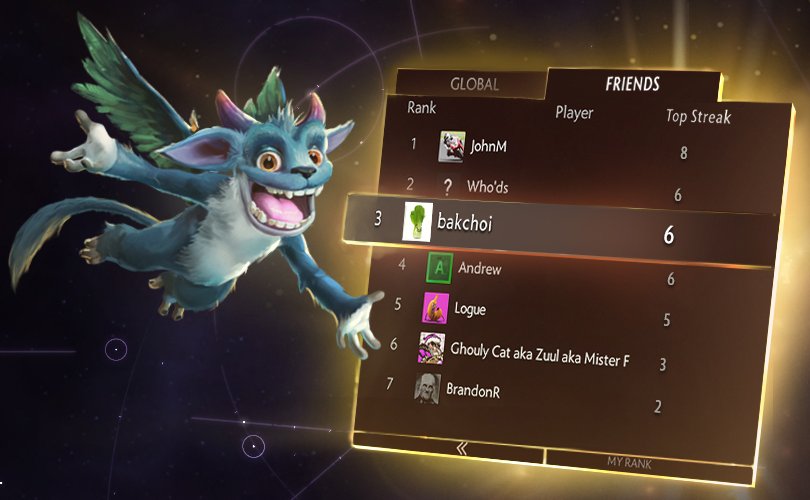Select the FRIENDS leaderboard tab
This screenshot has height=500, width=810.
[632, 85]
